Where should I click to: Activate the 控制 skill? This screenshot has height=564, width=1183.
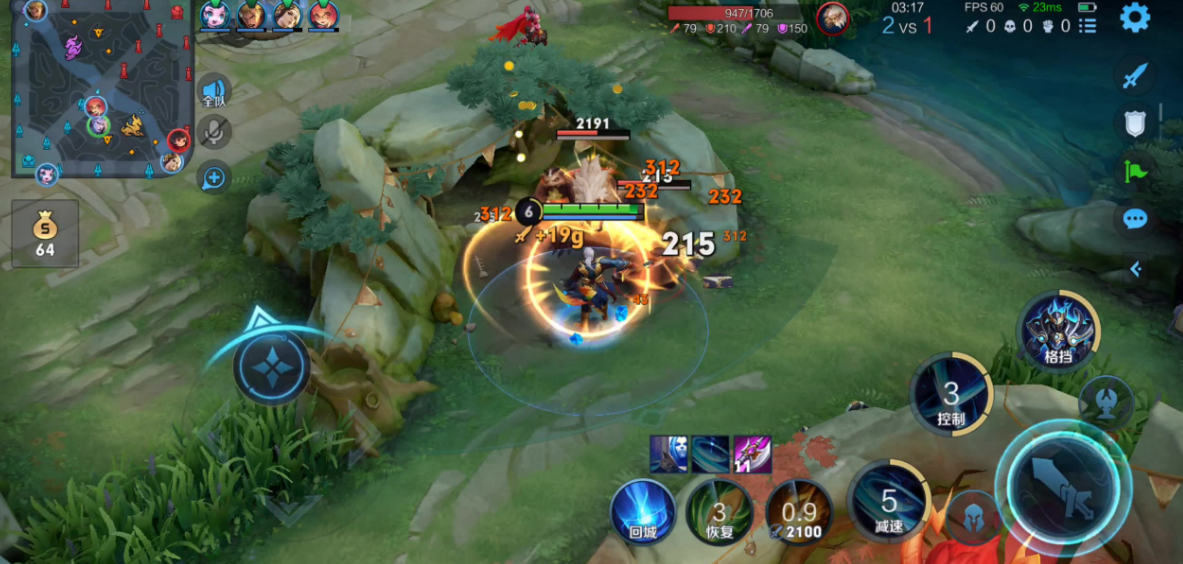click(950, 395)
